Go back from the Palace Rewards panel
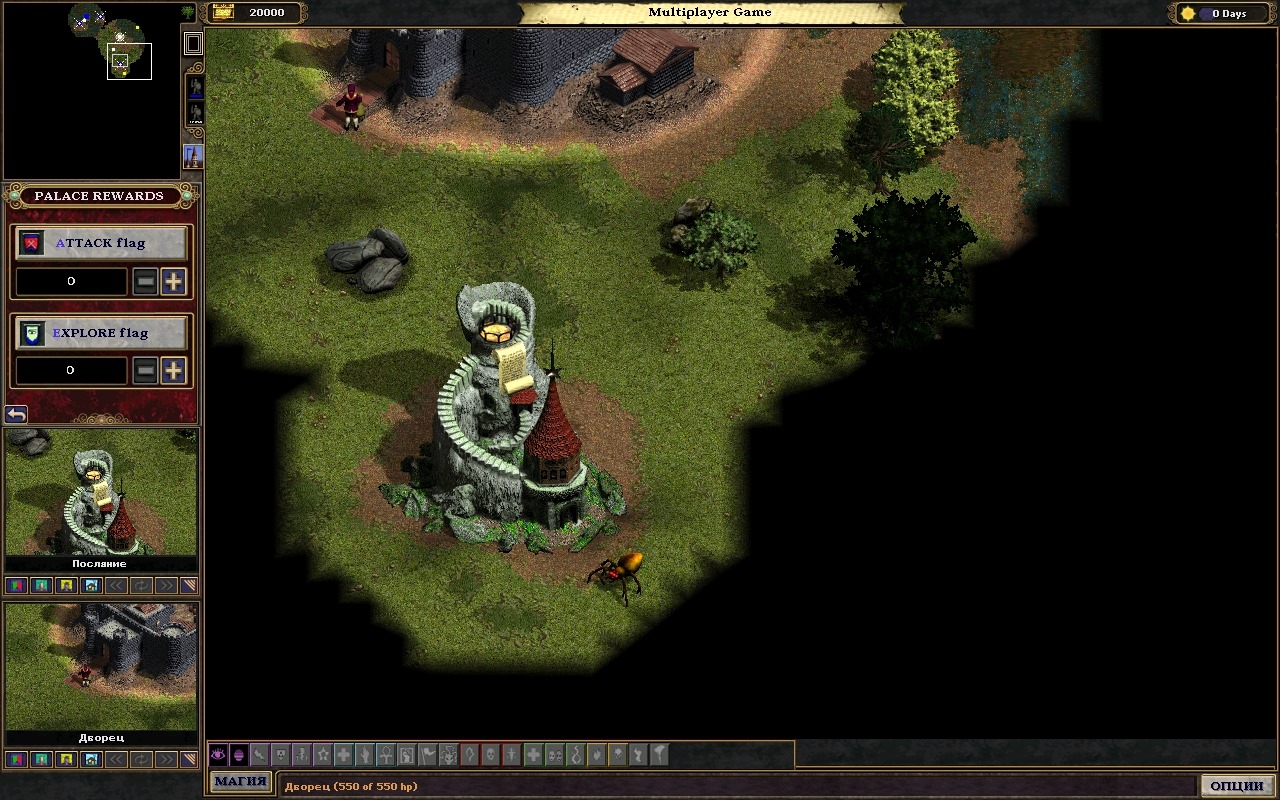The width and height of the screenshot is (1280, 800). coord(16,414)
